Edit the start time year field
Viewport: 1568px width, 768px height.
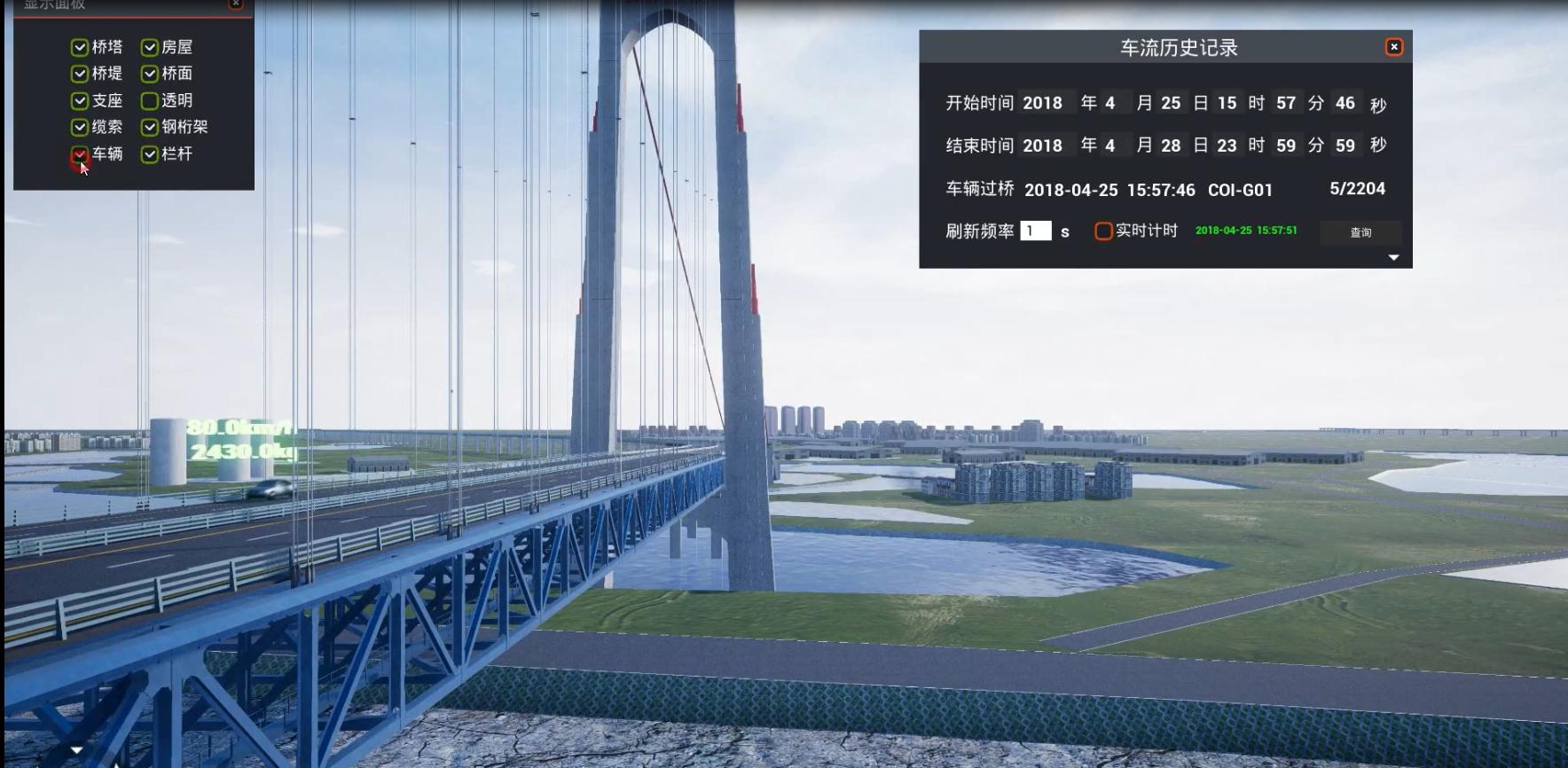click(1045, 103)
